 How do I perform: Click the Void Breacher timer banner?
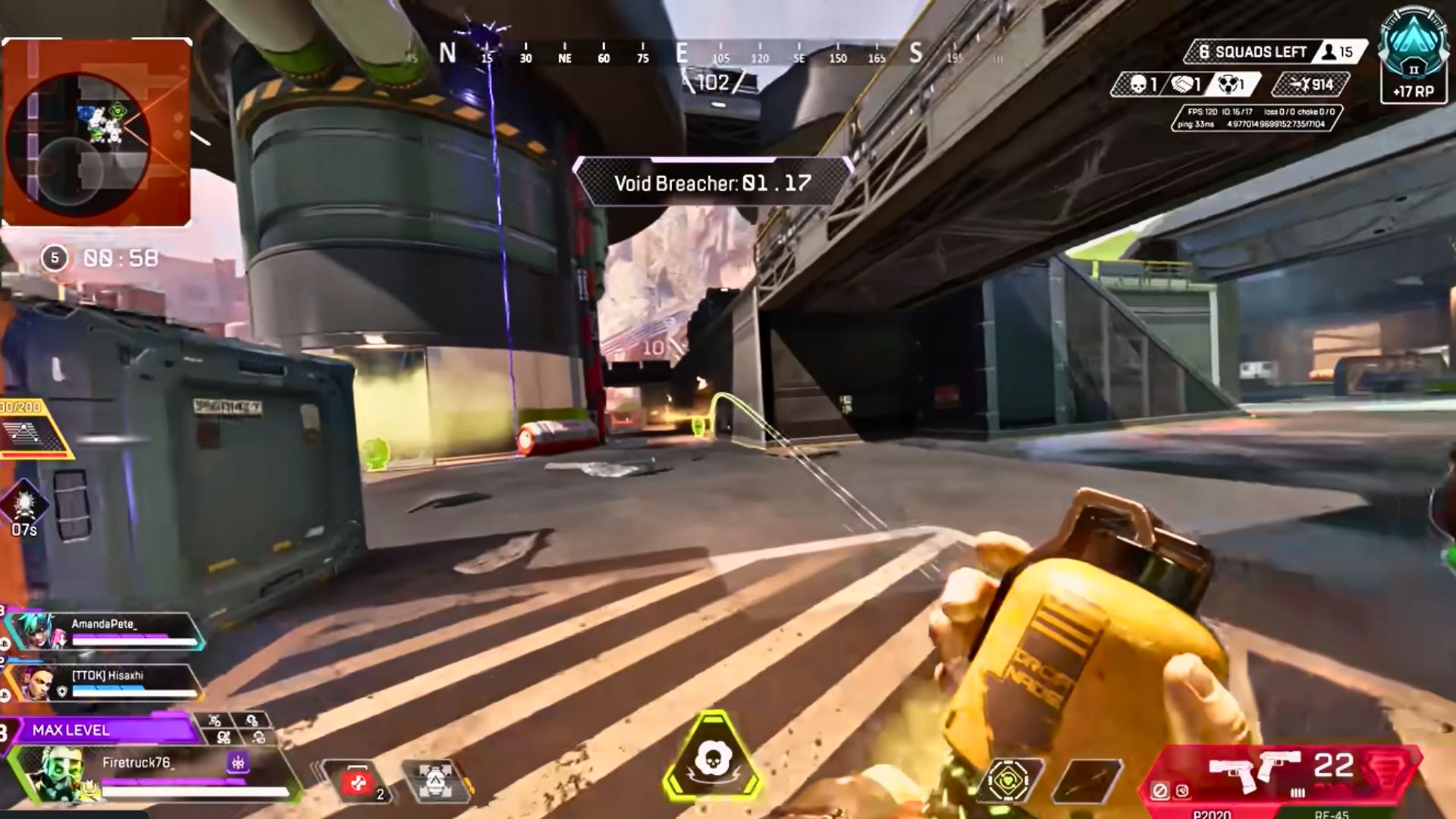point(712,183)
